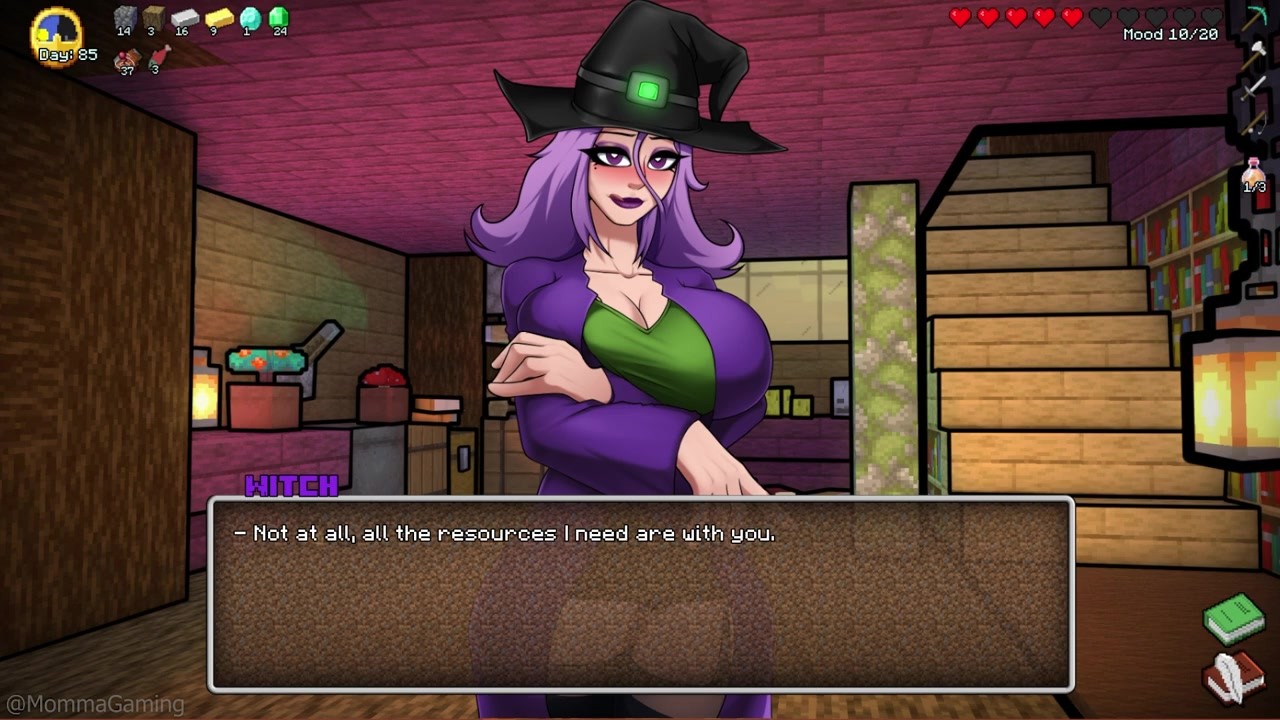The image size is (1280, 720).
Task: Click the day/night clock icon
Action: 57,29
